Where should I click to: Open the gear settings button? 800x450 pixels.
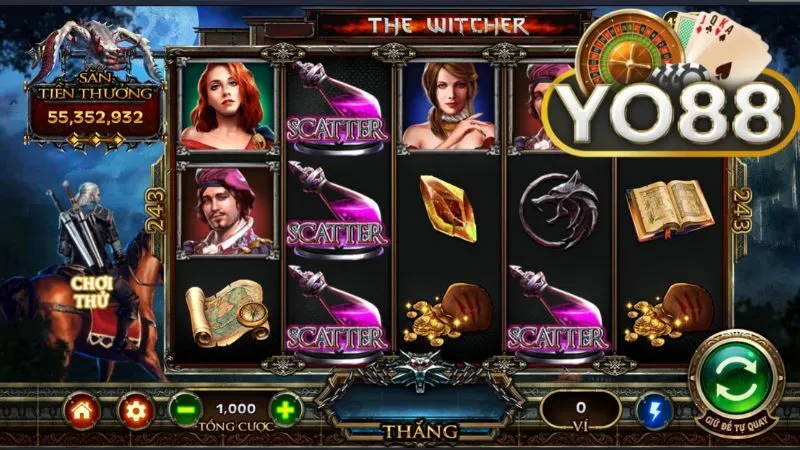coord(133,408)
